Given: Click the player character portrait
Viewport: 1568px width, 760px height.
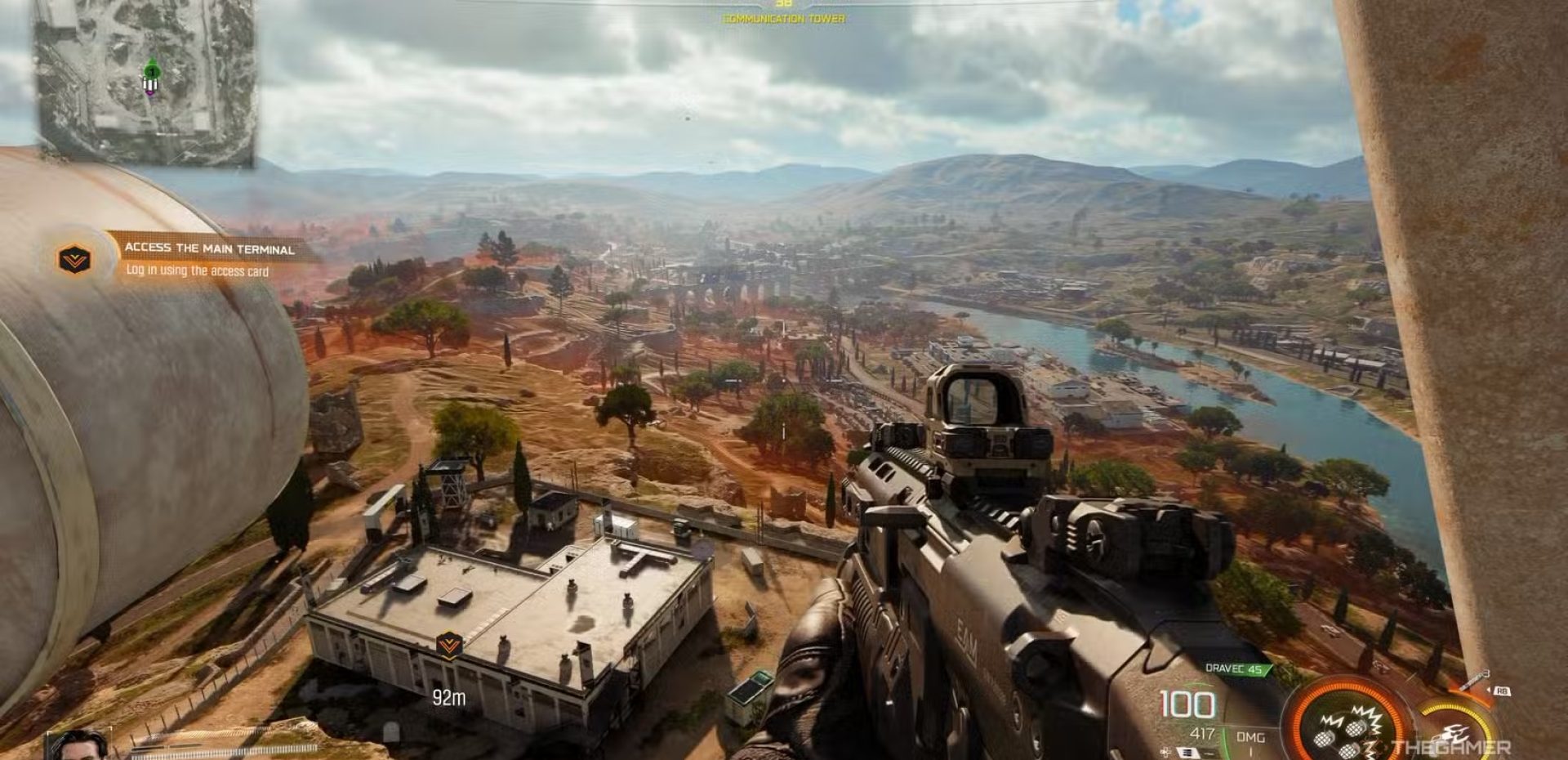Looking at the screenshot, I should 78,745.
